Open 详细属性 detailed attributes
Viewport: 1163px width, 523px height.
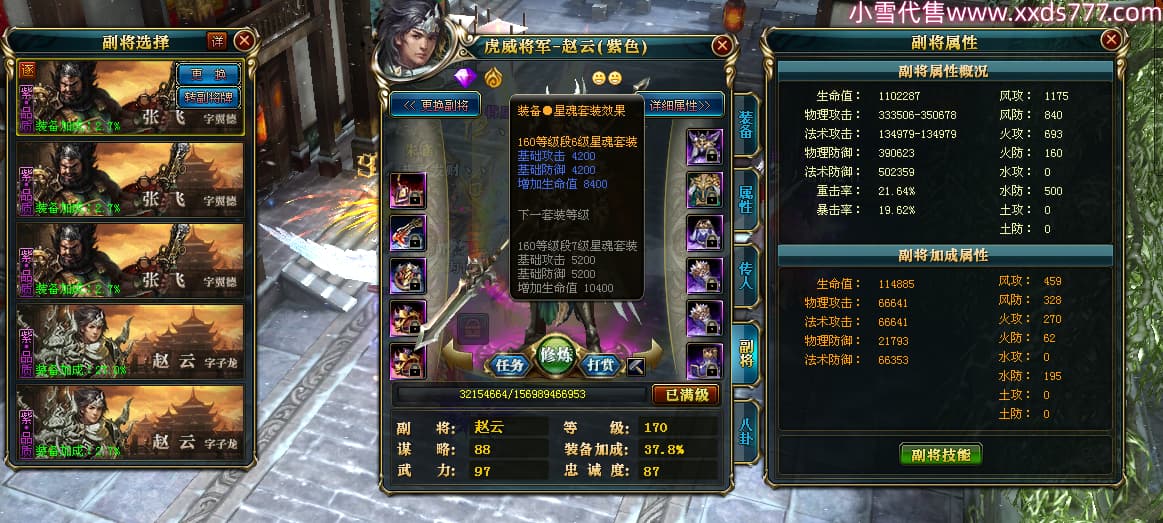(684, 105)
